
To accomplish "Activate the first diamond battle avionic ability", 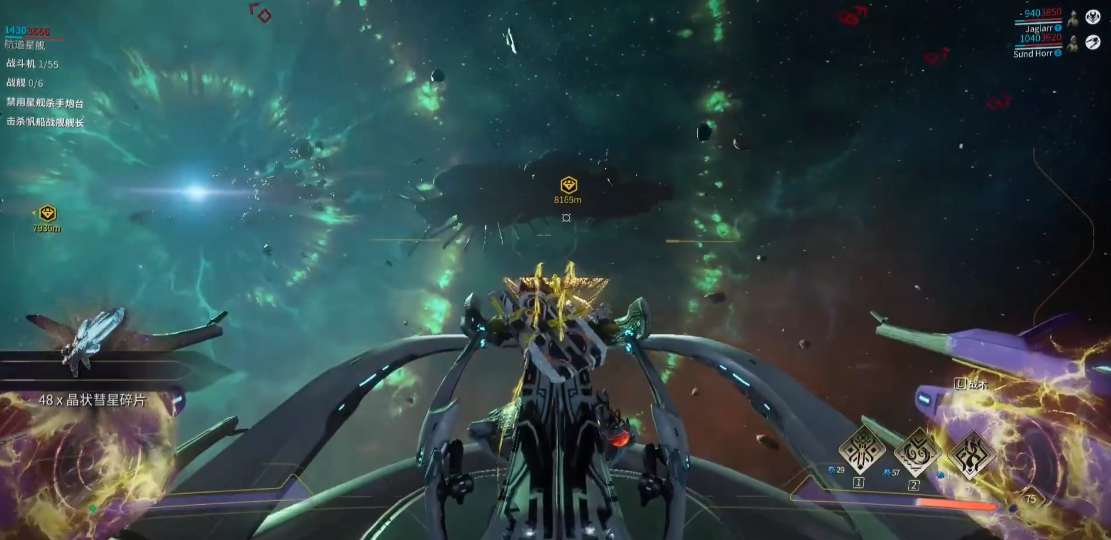I will 859,451.
